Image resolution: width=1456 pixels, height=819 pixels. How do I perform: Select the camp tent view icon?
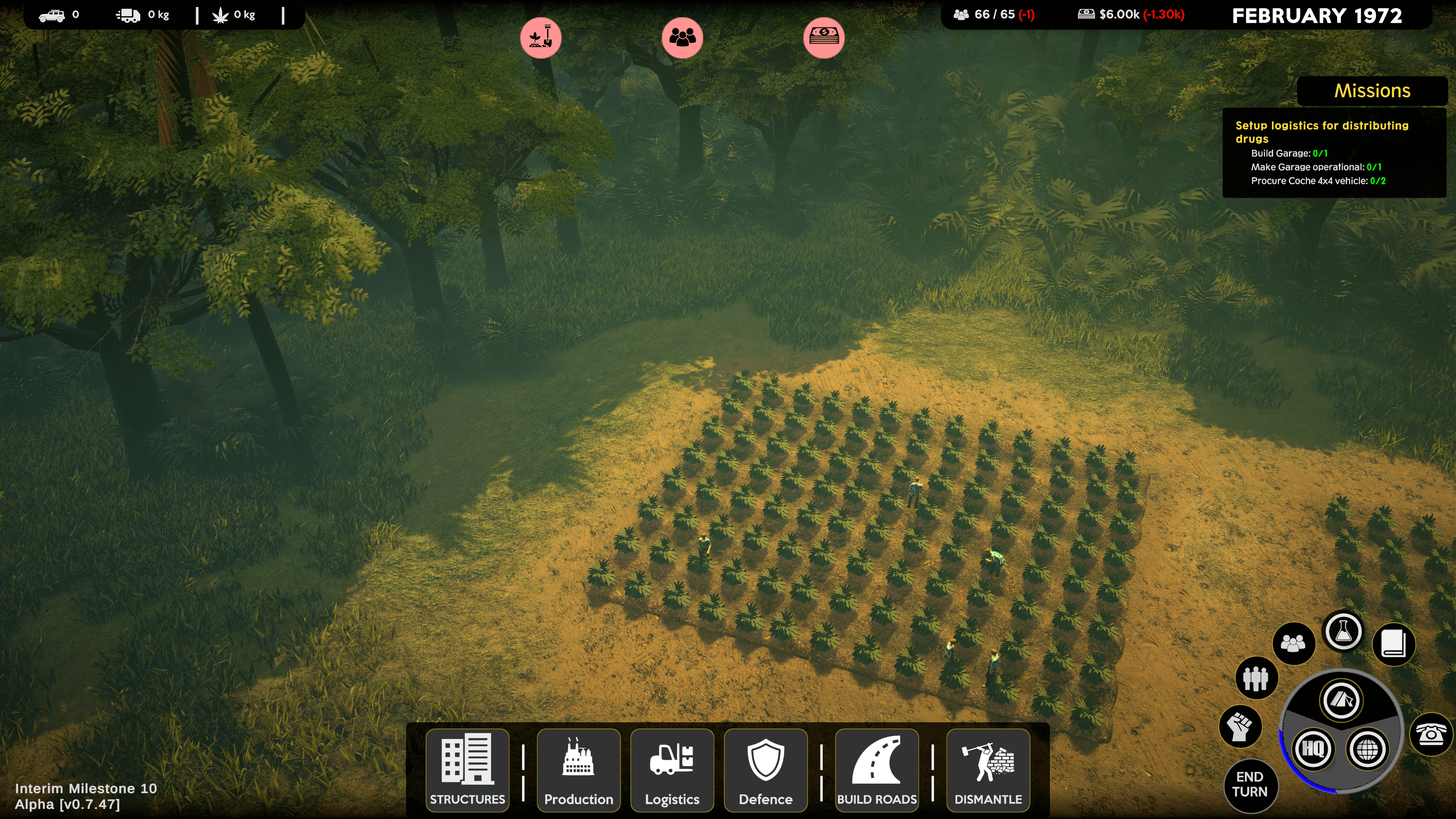pos(1341,700)
